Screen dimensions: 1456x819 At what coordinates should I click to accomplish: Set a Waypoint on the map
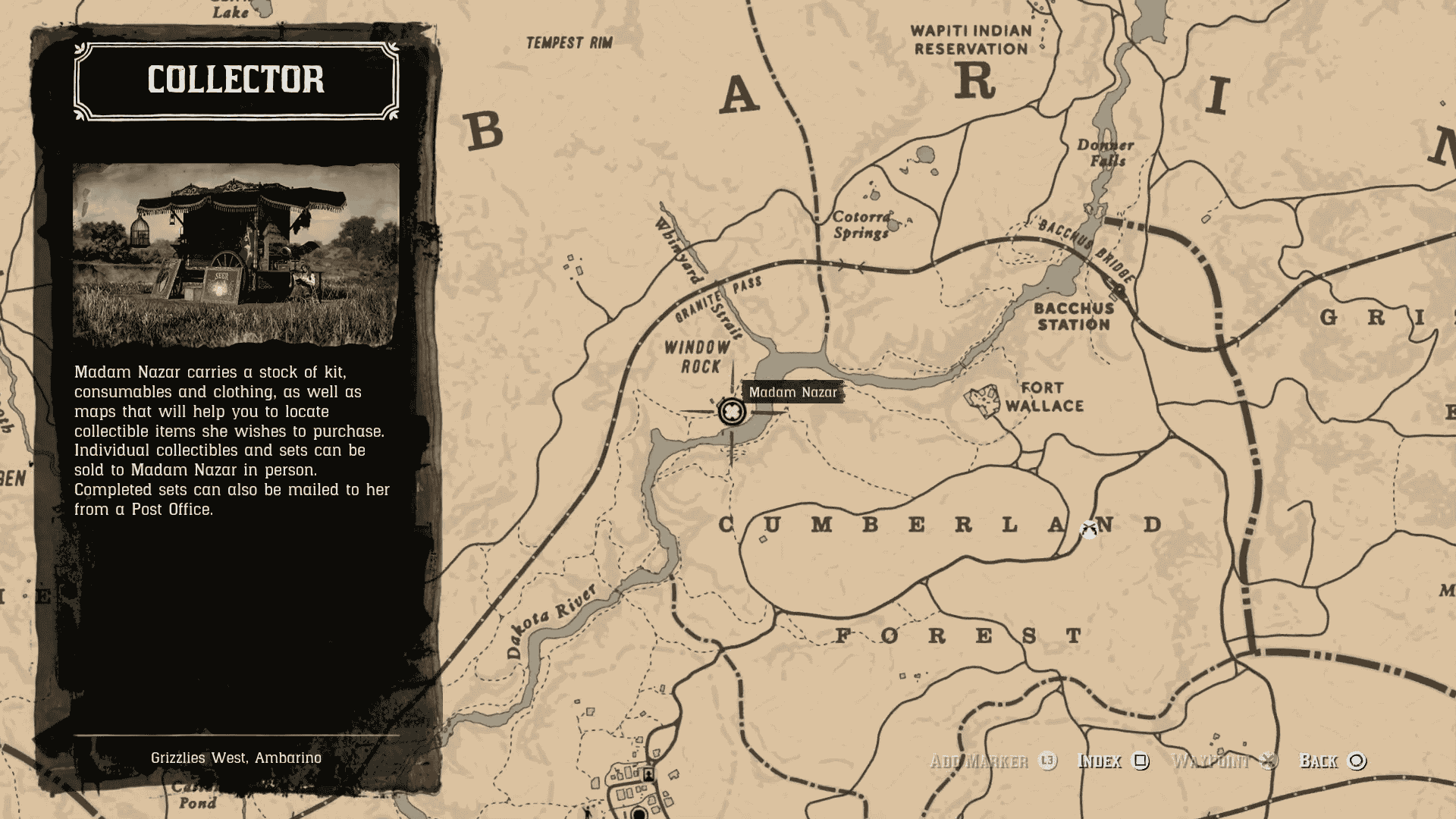1212,761
